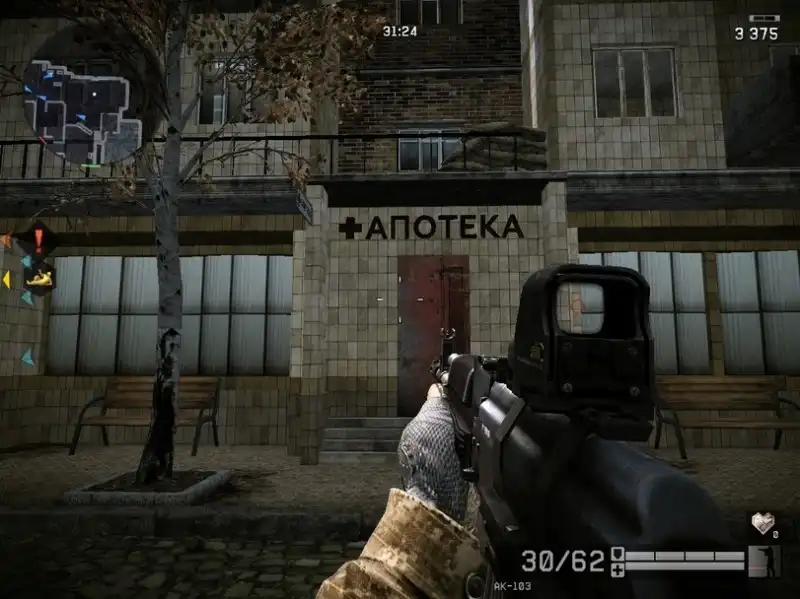Click the yellow downed soldier icon
This screenshot has height=599, width=800.
point(39,278)
